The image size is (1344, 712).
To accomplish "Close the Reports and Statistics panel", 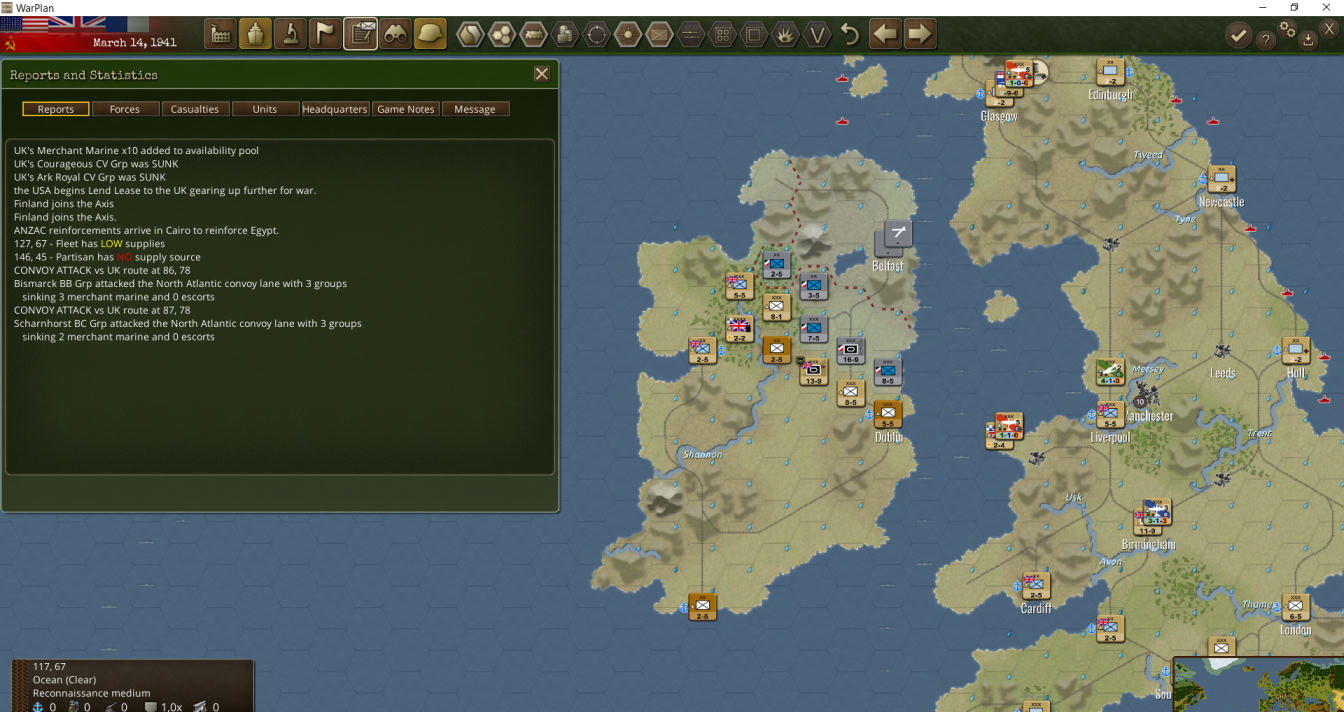I will pos(542,74).
